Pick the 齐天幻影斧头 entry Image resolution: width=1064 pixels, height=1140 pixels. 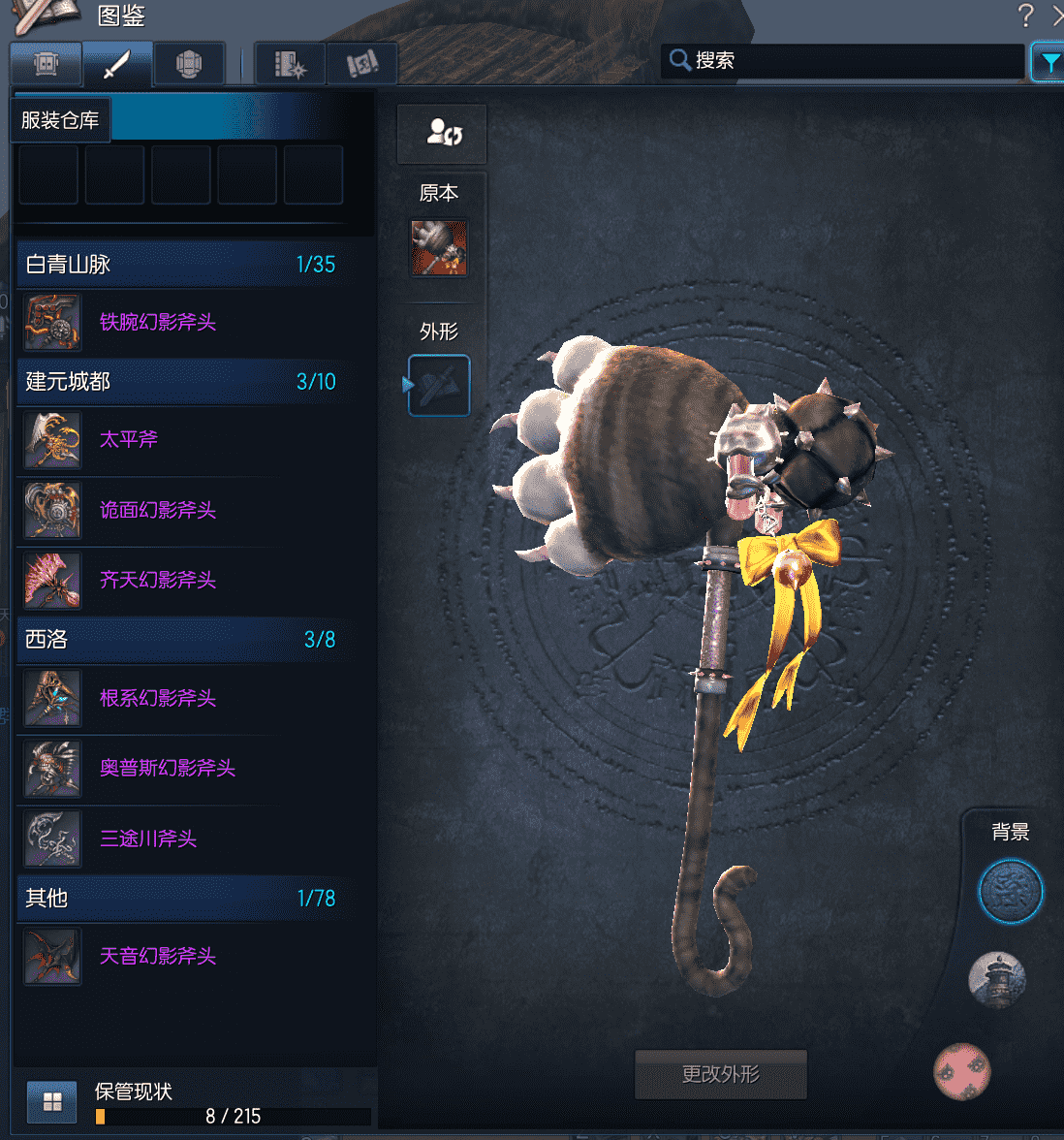click(x=157, y=581)
